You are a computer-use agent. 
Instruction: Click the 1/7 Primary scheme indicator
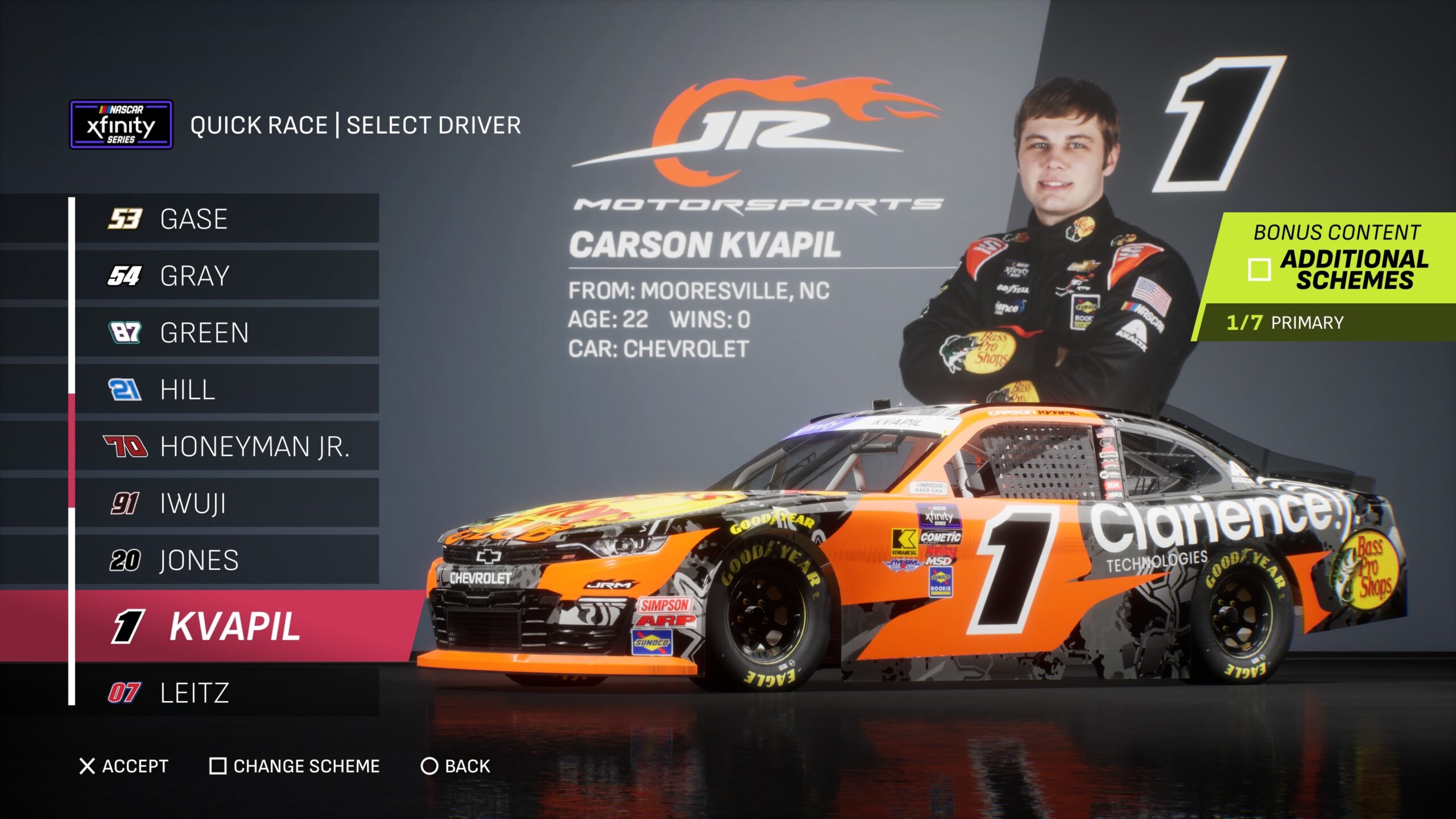(x=1285, y=322)
